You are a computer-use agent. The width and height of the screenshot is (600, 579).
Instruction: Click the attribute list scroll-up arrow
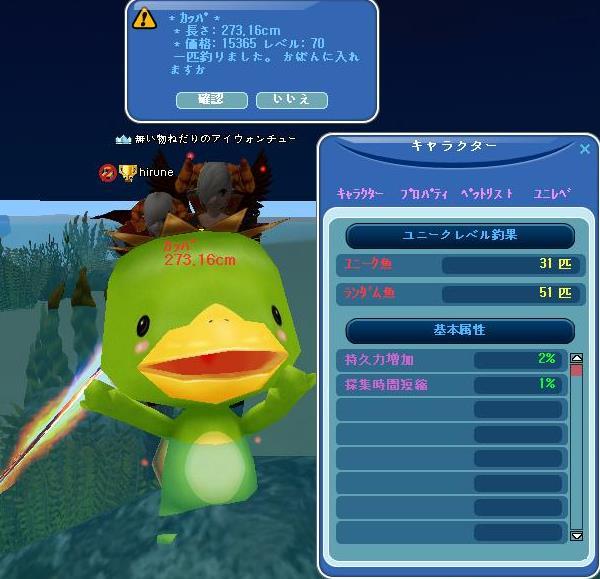(576, 357)
